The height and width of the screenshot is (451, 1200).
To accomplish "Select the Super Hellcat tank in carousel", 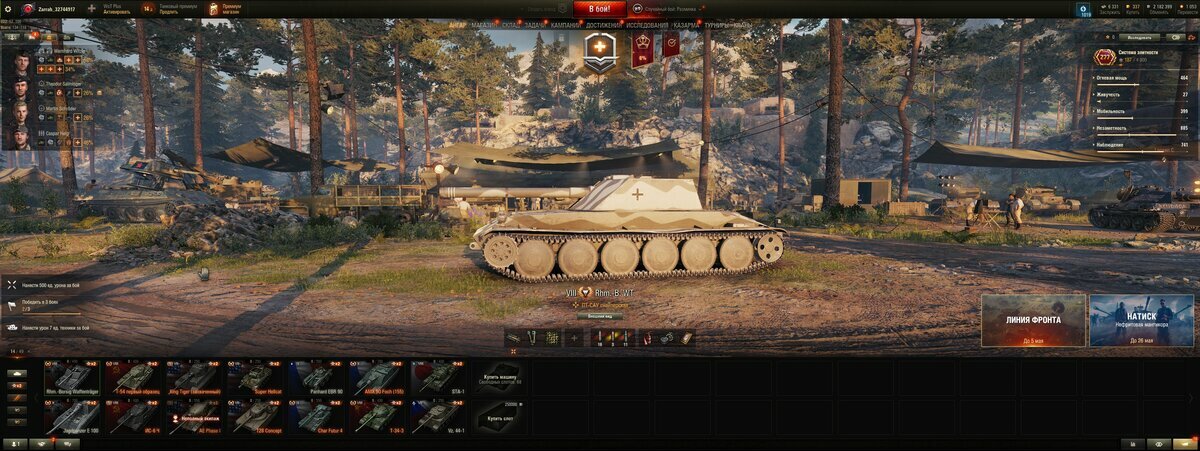I will tap(256, 377).
